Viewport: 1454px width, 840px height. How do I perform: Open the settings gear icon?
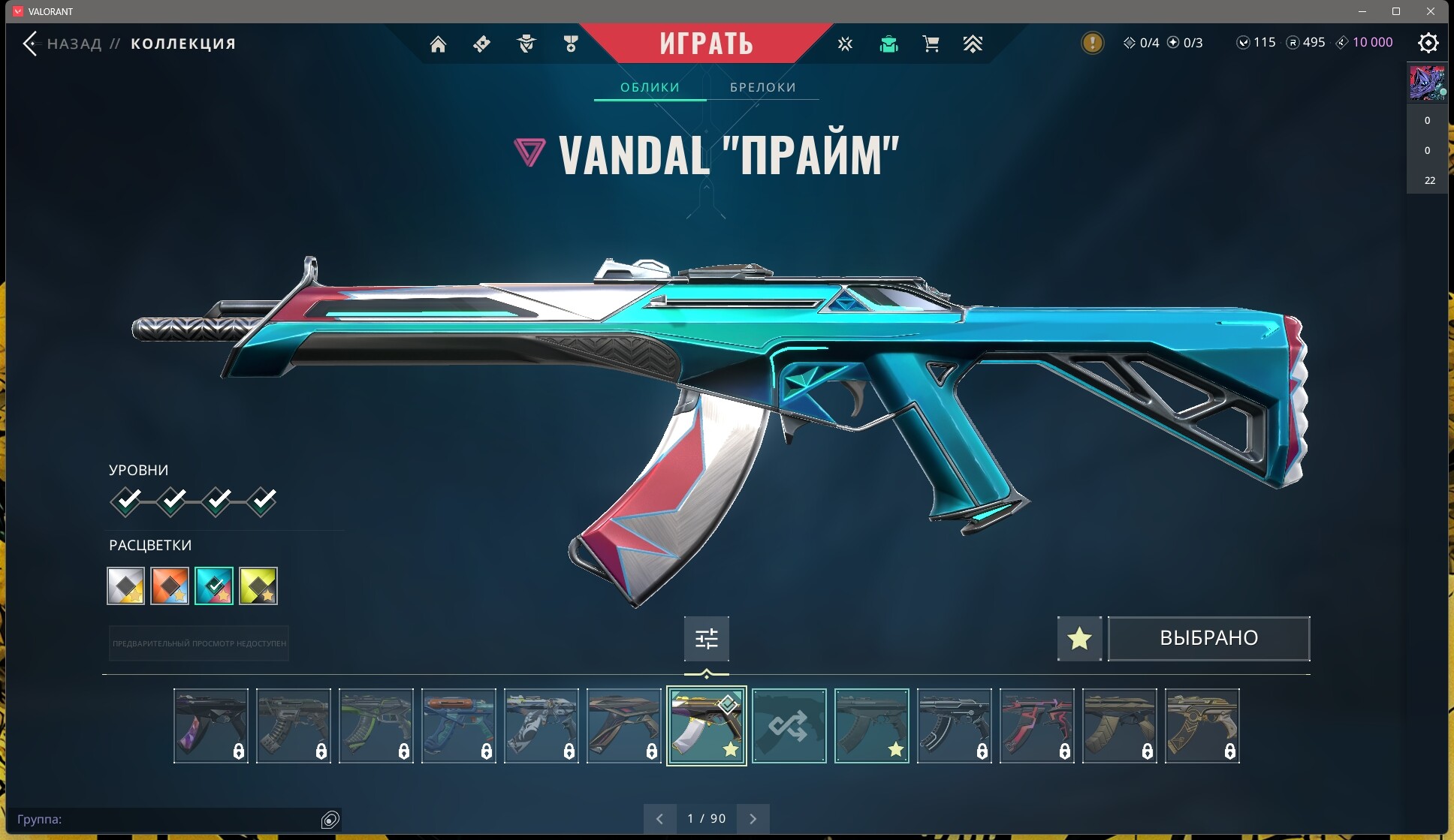[1428, 43]
